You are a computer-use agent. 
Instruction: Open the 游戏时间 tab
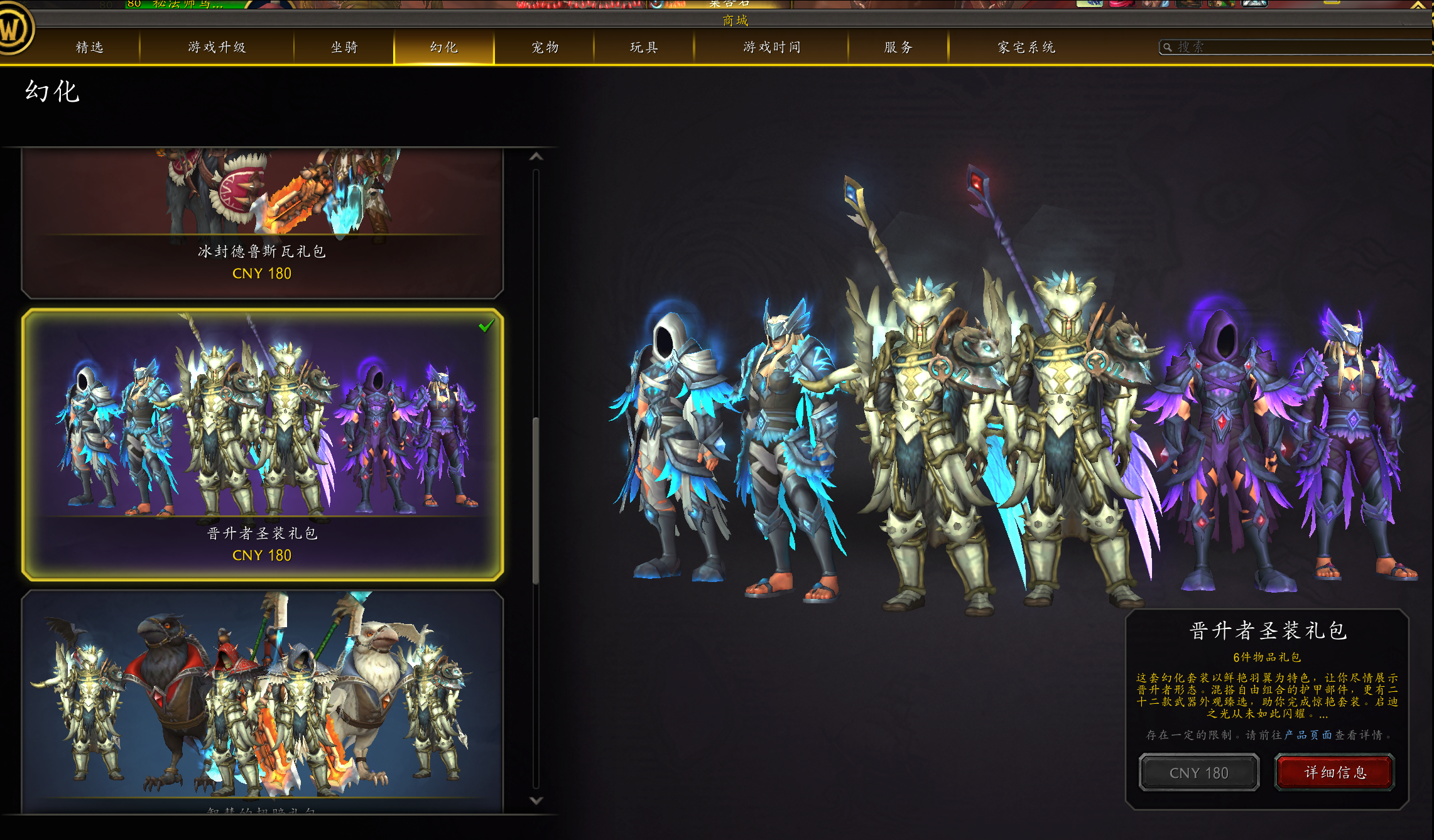pos(771,47)
